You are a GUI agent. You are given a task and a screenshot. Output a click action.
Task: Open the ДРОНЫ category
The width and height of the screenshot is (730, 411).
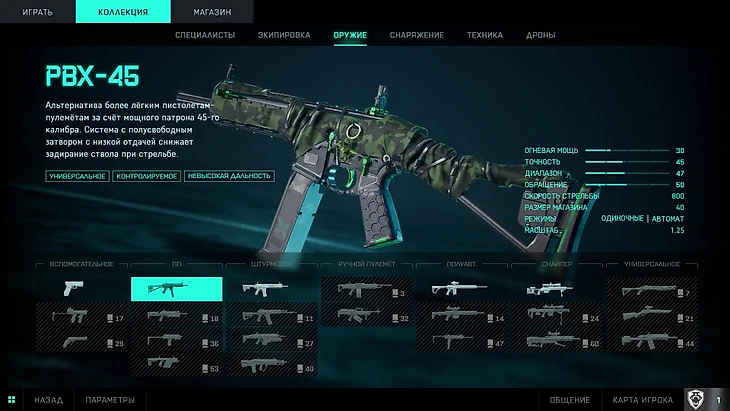(x=542, y=35)
